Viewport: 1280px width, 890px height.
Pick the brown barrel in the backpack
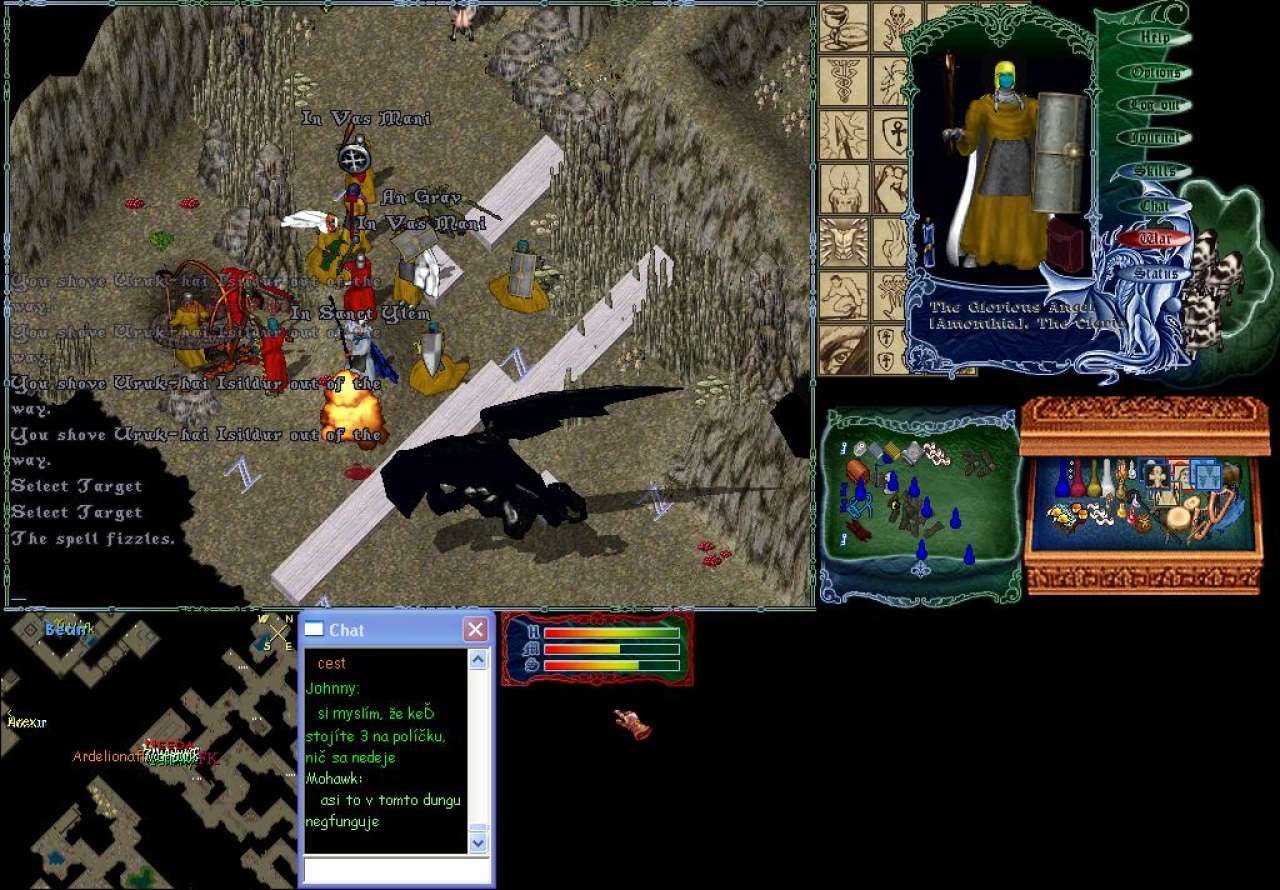tap(857, 471)
